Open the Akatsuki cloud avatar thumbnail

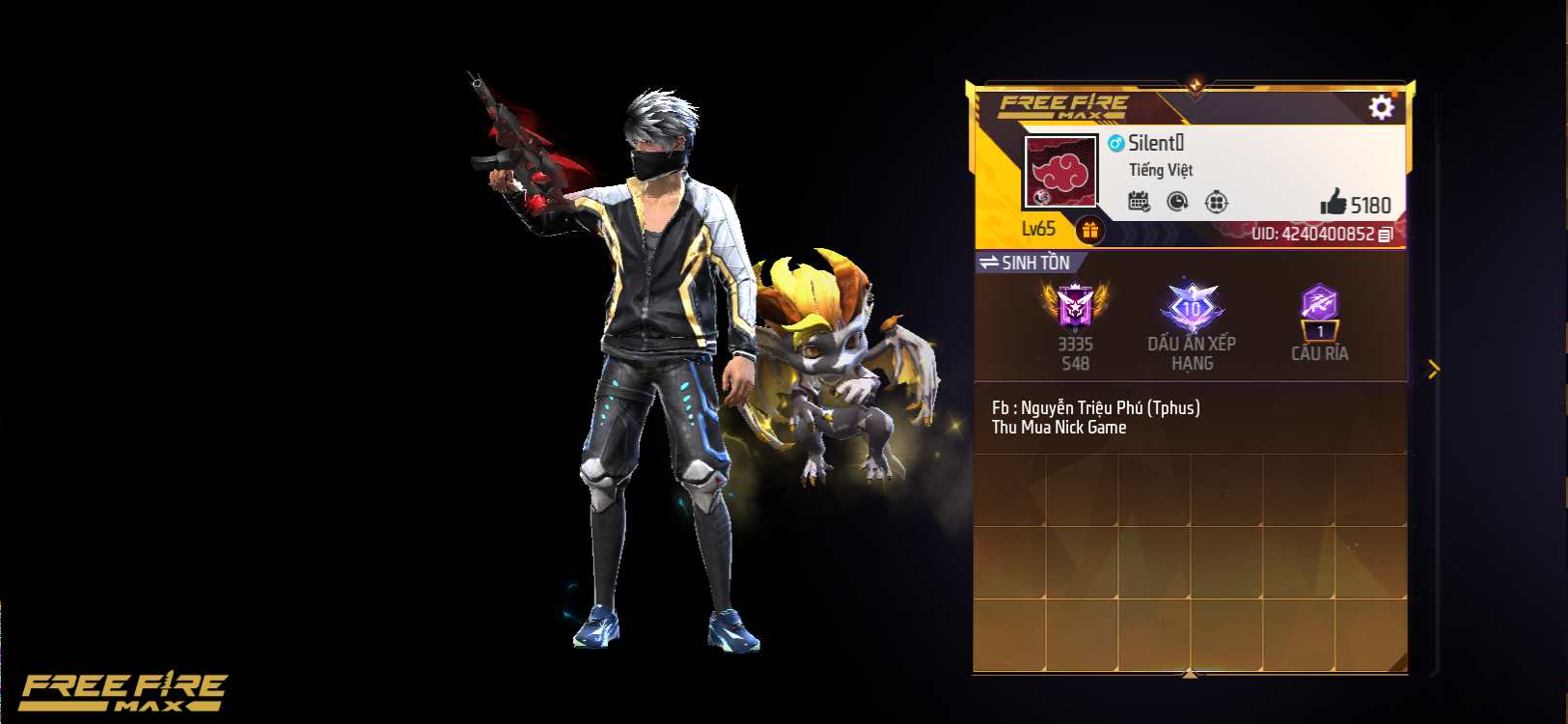1058,172
